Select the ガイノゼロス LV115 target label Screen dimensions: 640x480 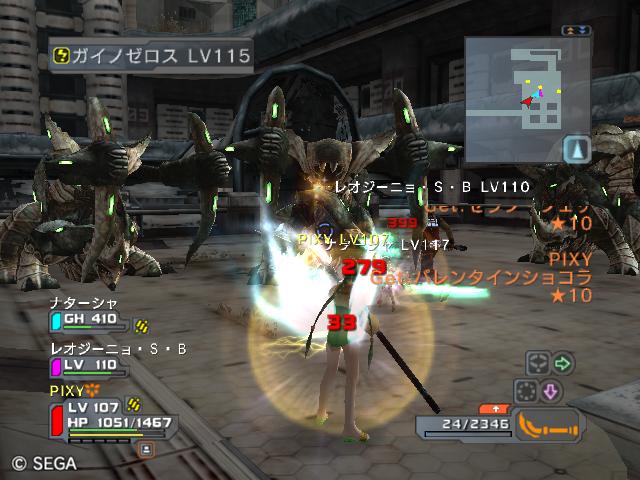click(x=152, y=56)
